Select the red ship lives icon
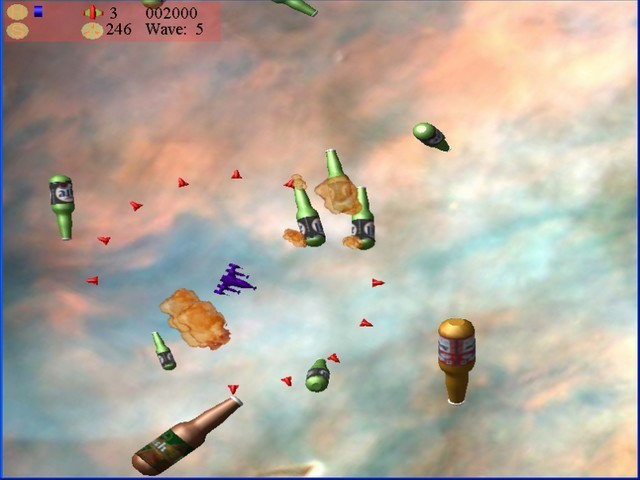Viewport: 640px width, 480px height. 92,13
